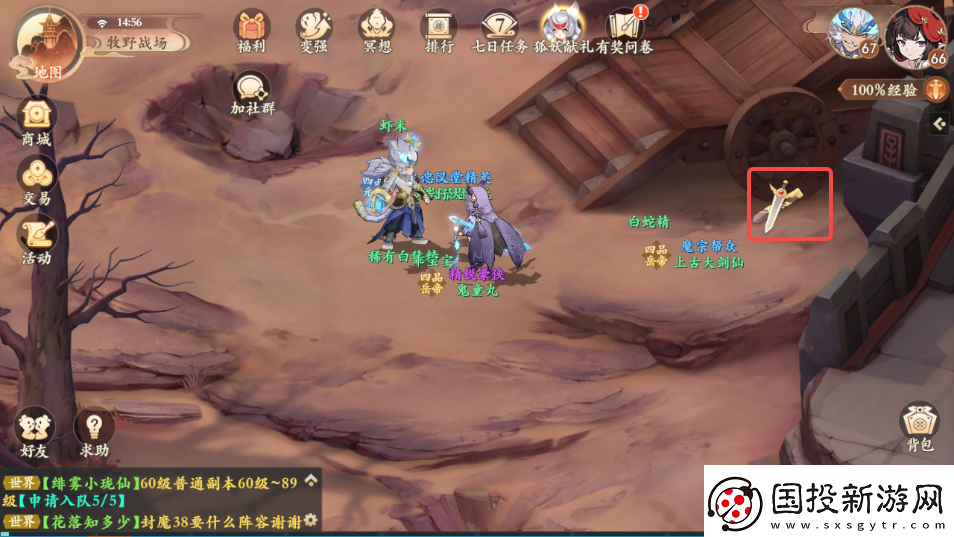This screenshot has height=537, width=954.
Task: Select the blue-haired companion portrait
Action: click(854, 34)
